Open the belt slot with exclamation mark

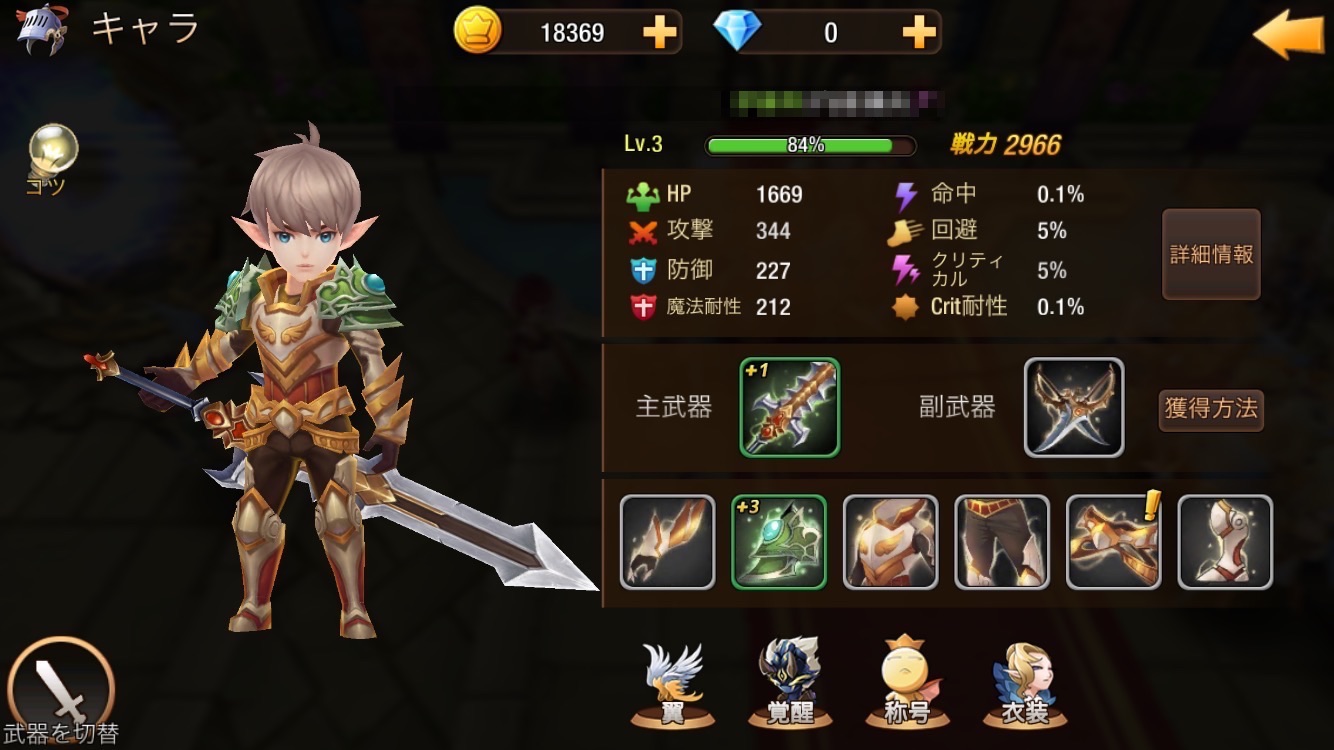point(1114,541)
